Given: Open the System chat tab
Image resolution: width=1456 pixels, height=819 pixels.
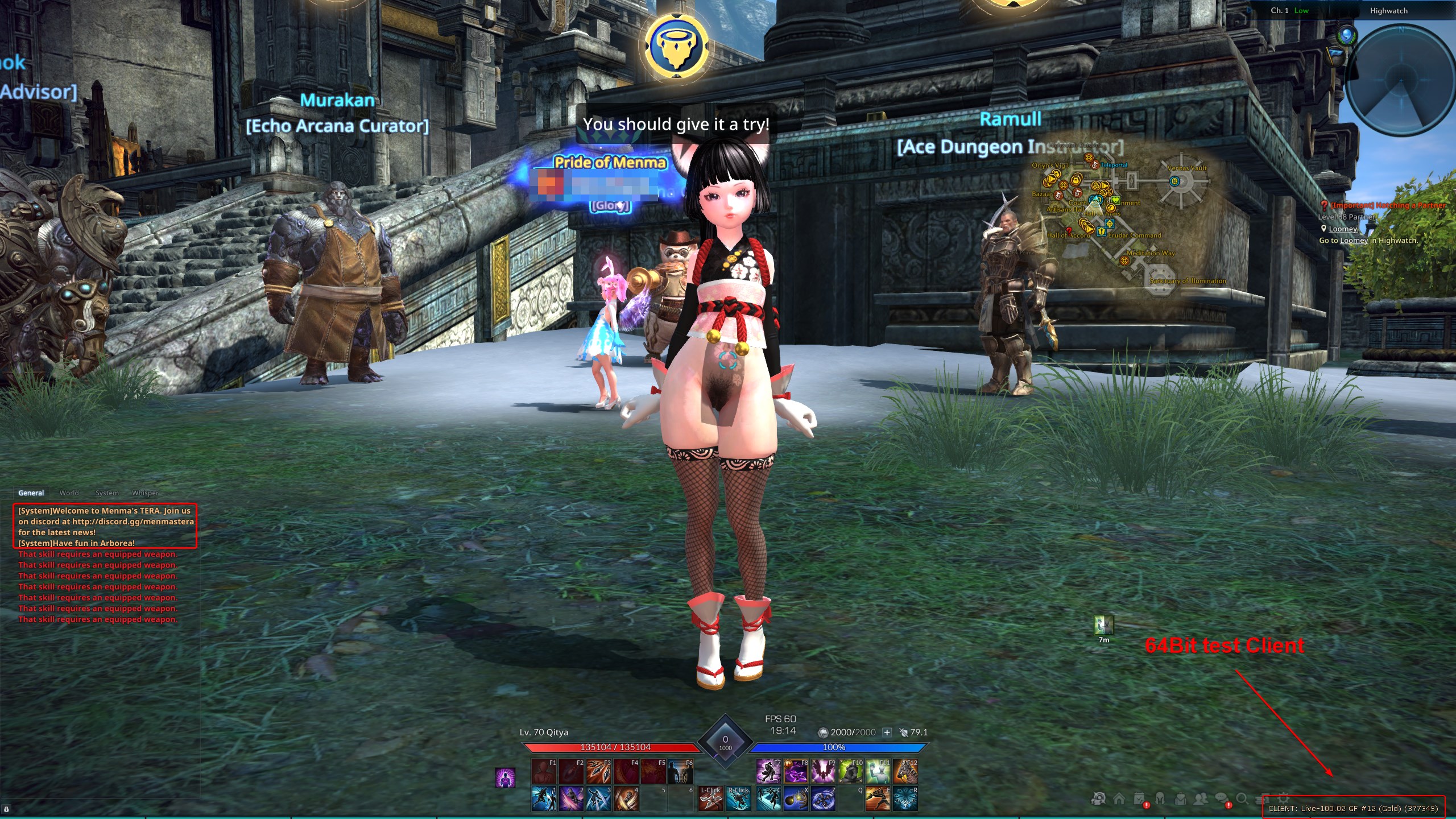Looking at the screenshot, I should click(x=106, y=493).
